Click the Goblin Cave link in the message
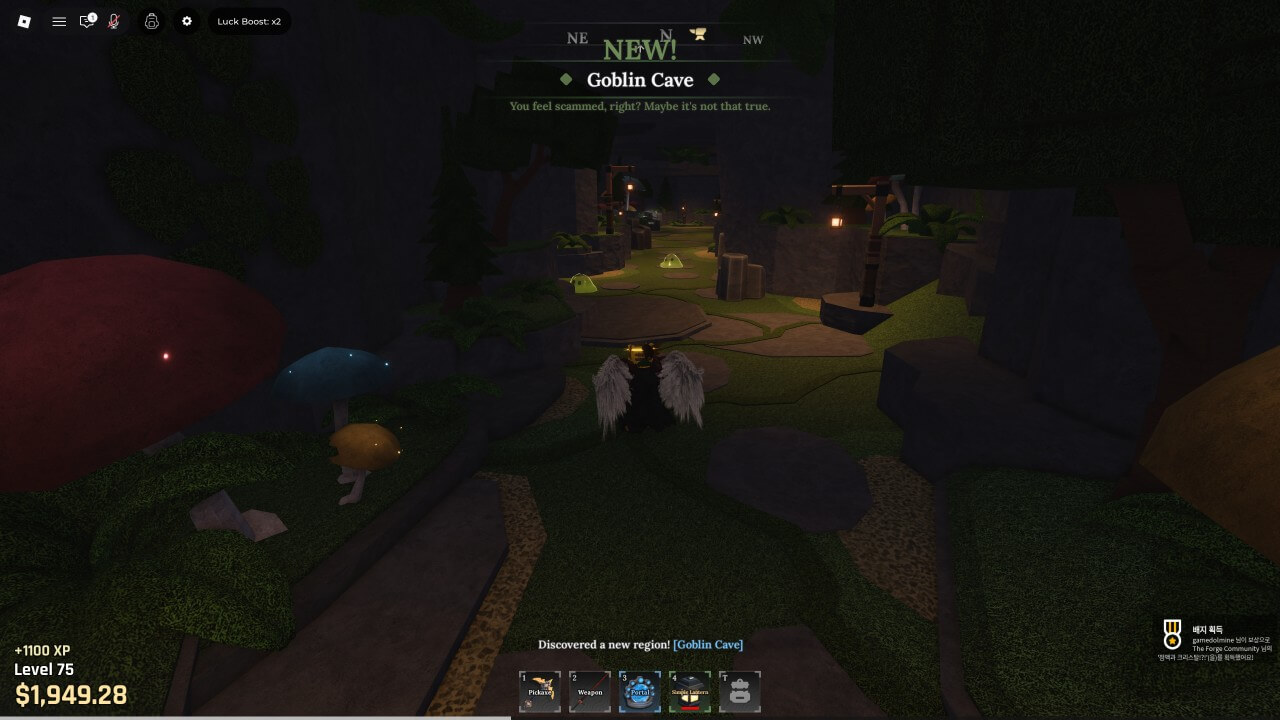Viewport: 1280px width, 720px height. pyautogui.click(x=708, y=645)
